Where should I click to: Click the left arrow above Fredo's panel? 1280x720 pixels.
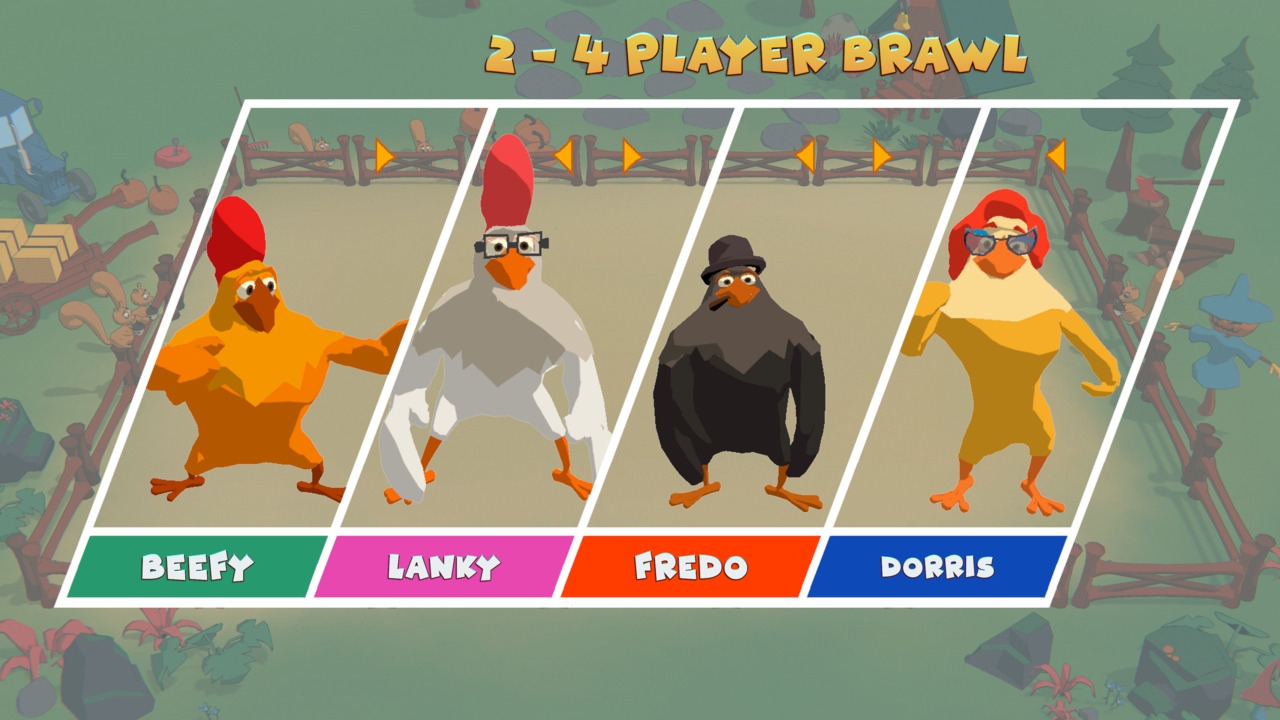(x=808, y=155)
